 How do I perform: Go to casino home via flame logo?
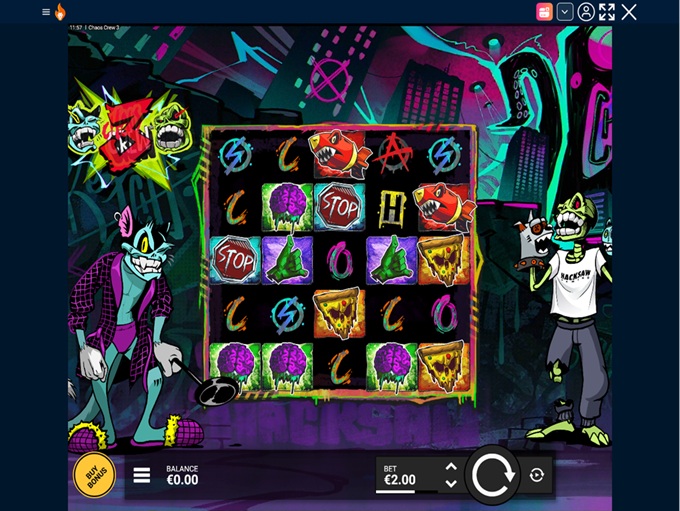pos(60,12)
